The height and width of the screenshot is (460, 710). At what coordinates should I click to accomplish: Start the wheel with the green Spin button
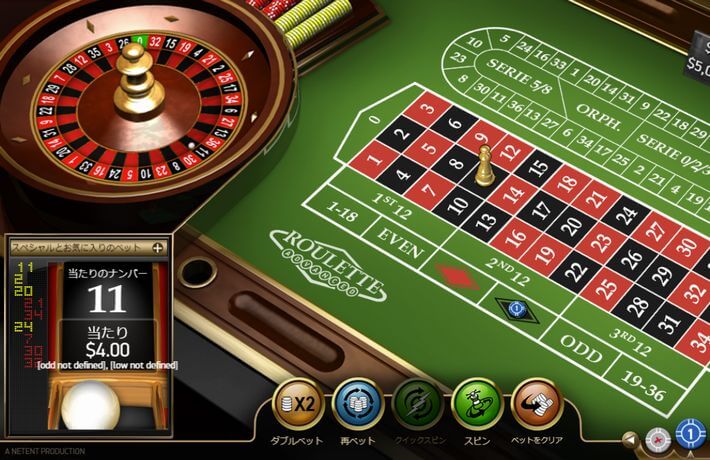coord(477,403)
